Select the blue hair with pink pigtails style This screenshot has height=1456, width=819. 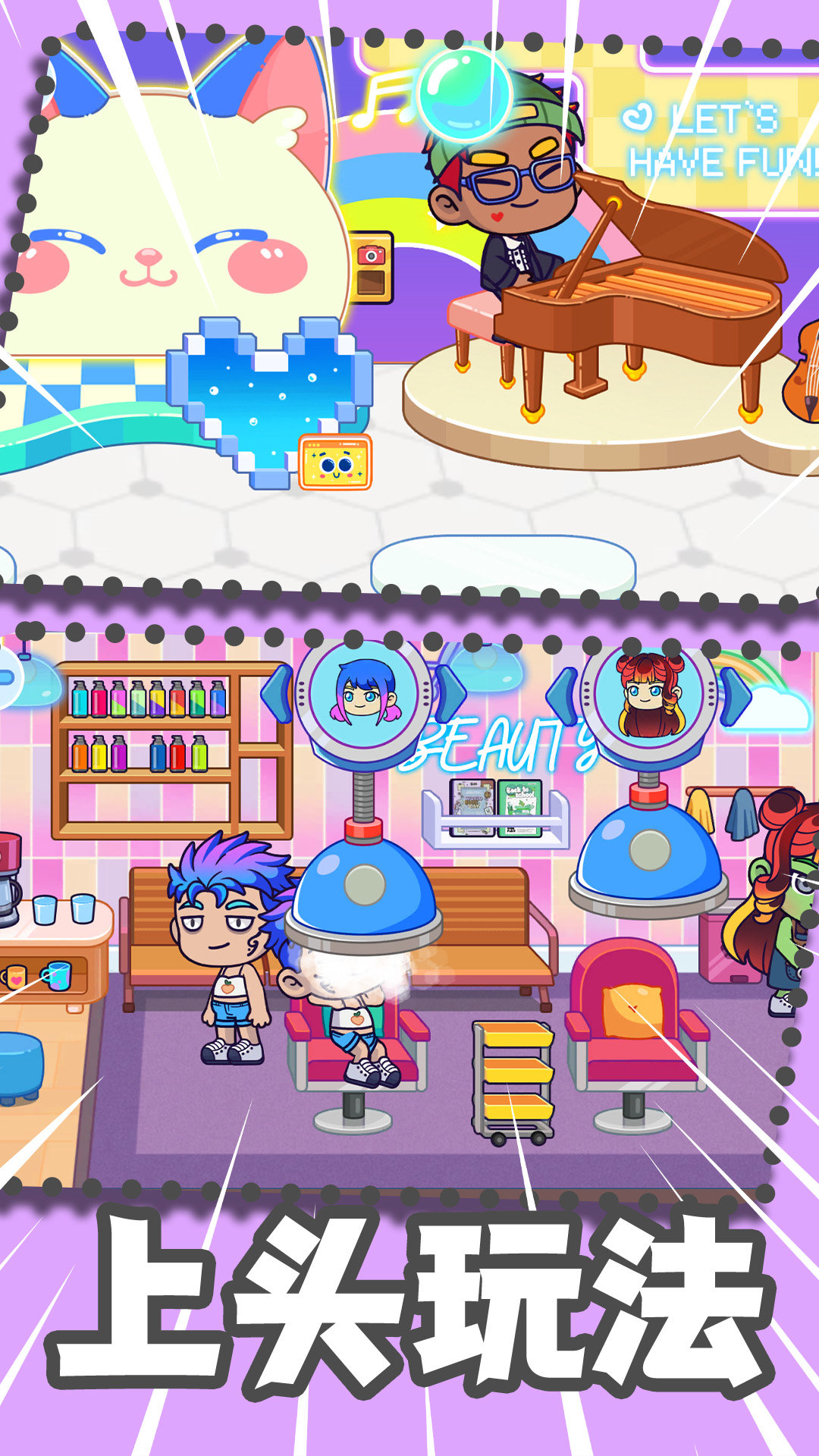click(x=365, y=693)
